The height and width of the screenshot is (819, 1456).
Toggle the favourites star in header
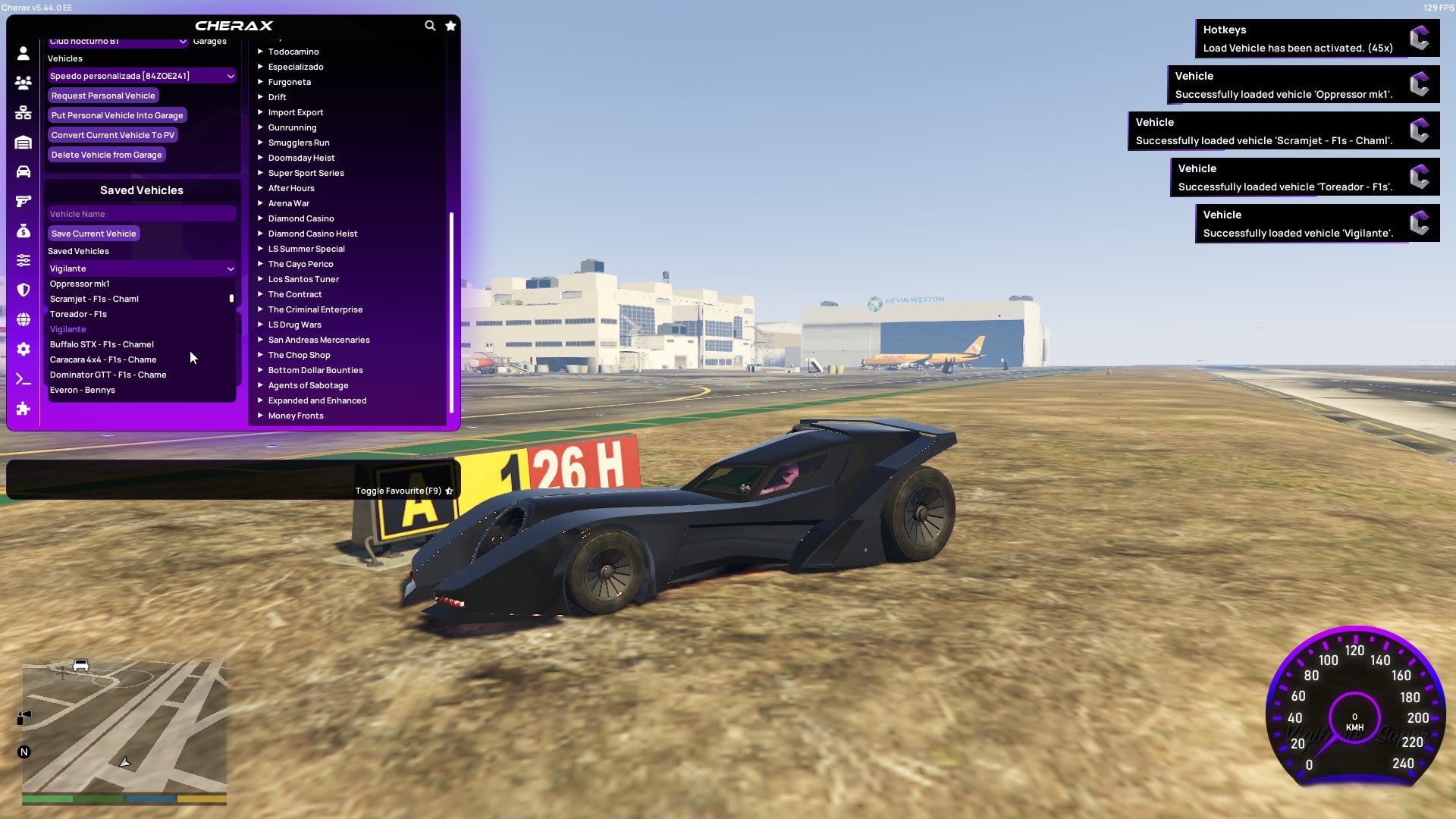[450, 25]
